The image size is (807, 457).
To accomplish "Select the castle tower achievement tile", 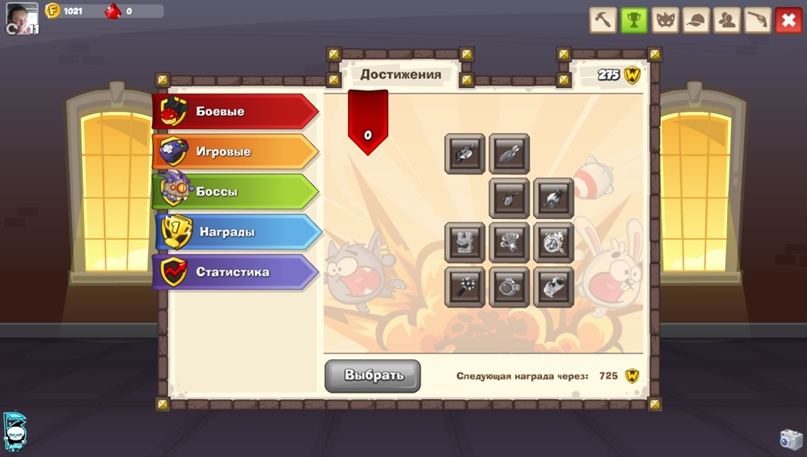I will pos(465,242).
